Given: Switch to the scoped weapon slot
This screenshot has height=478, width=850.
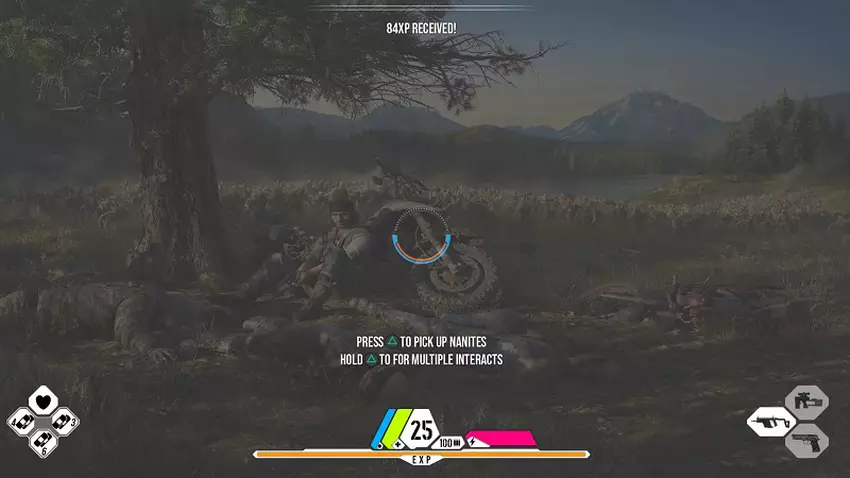Looking at the screenshot, I should pos(806,402).
